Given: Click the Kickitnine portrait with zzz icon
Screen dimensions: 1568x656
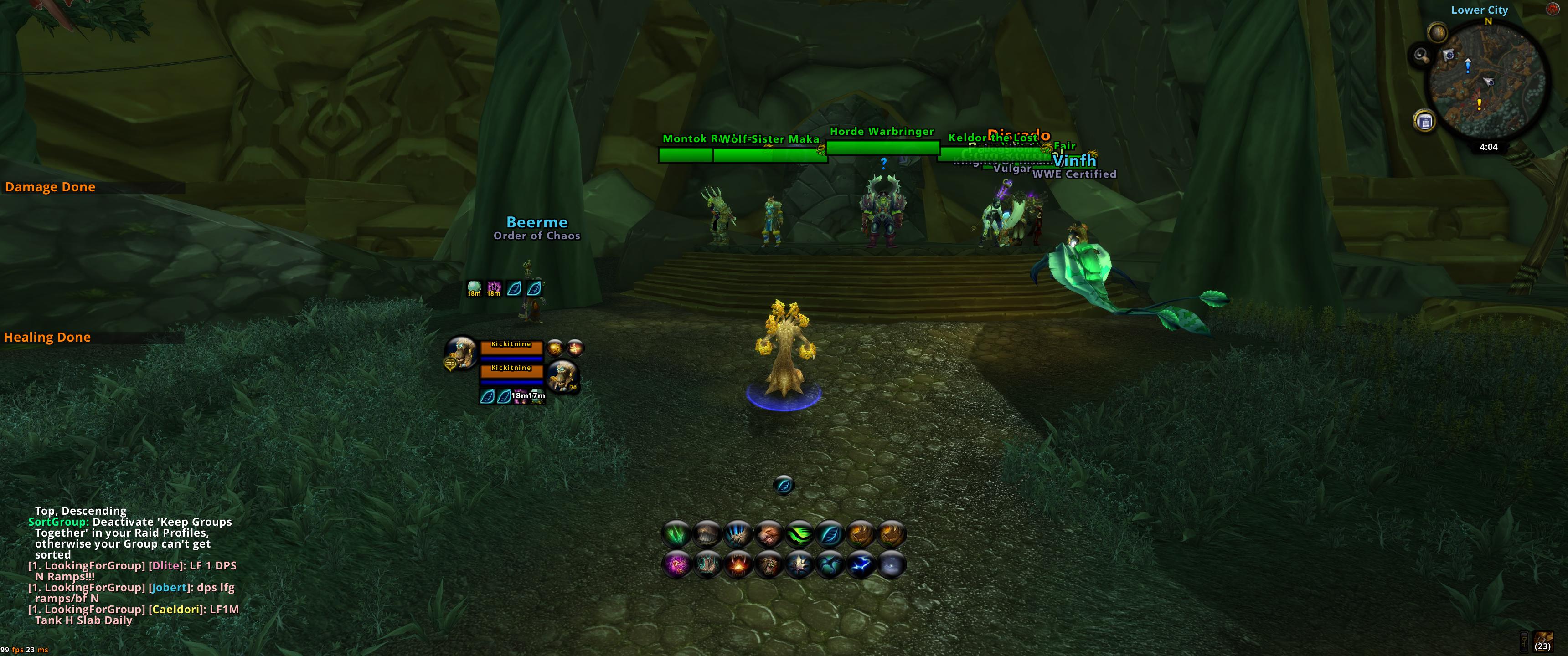Looking at the screenshot, I should [x=461, y=352].
